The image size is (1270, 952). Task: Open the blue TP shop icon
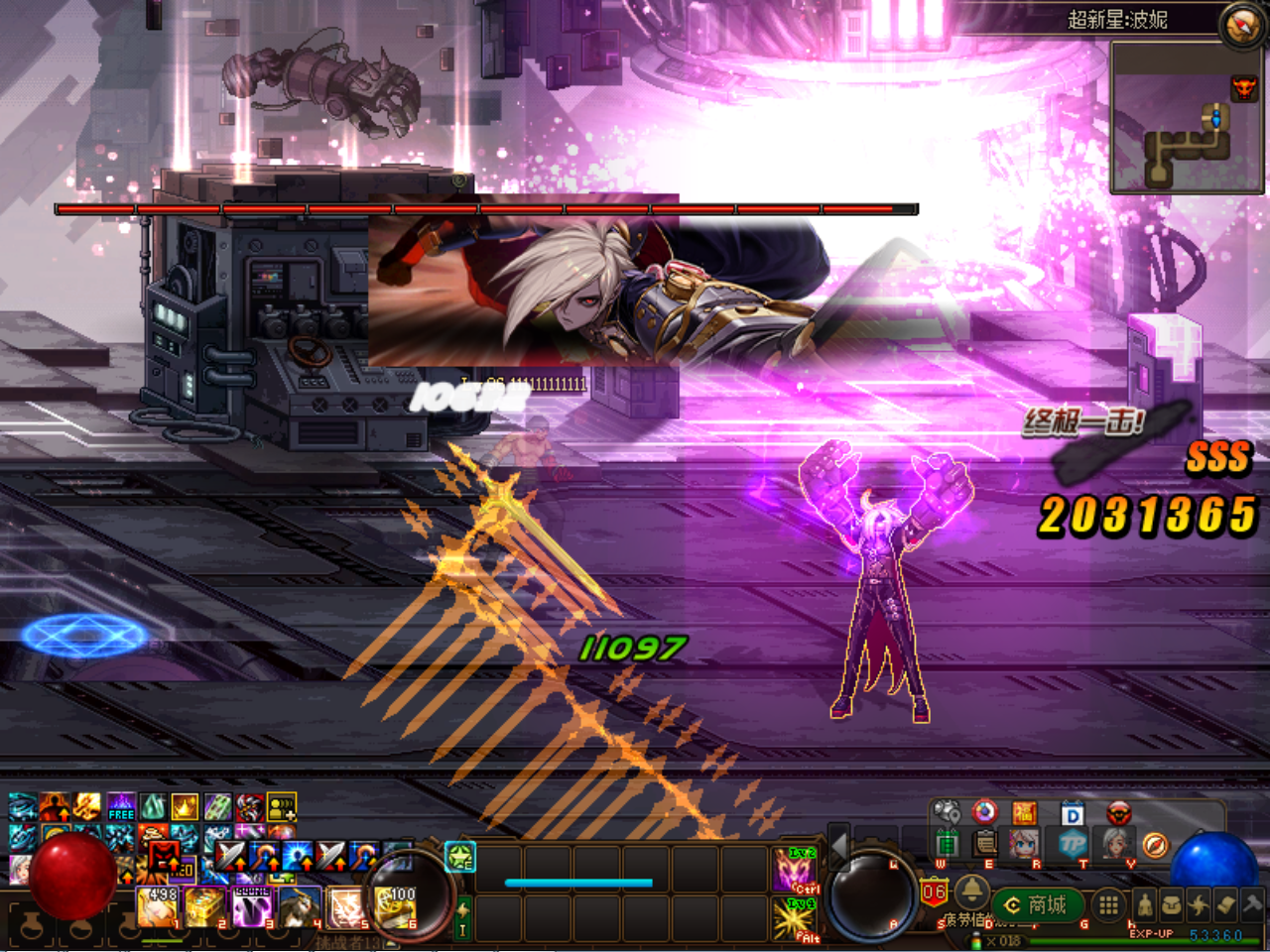(x=1074, y=843)
